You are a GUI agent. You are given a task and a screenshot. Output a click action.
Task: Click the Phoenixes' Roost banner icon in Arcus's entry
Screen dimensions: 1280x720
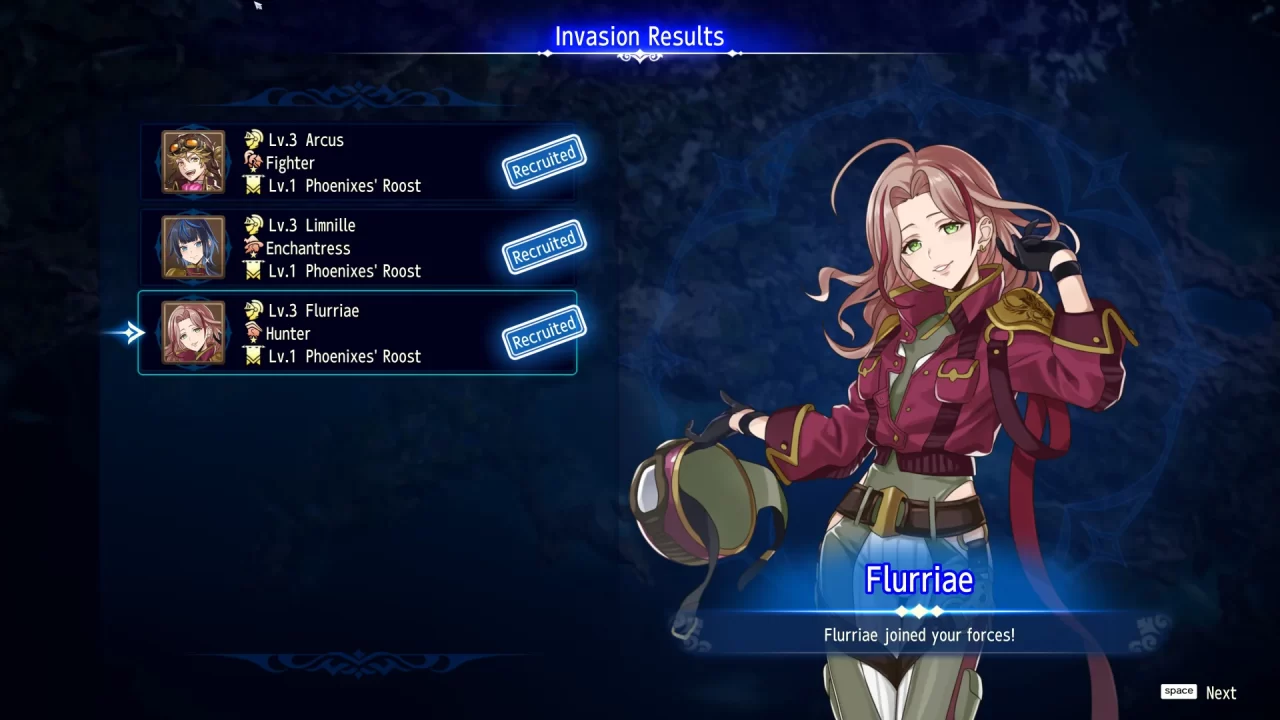[252, 185]
